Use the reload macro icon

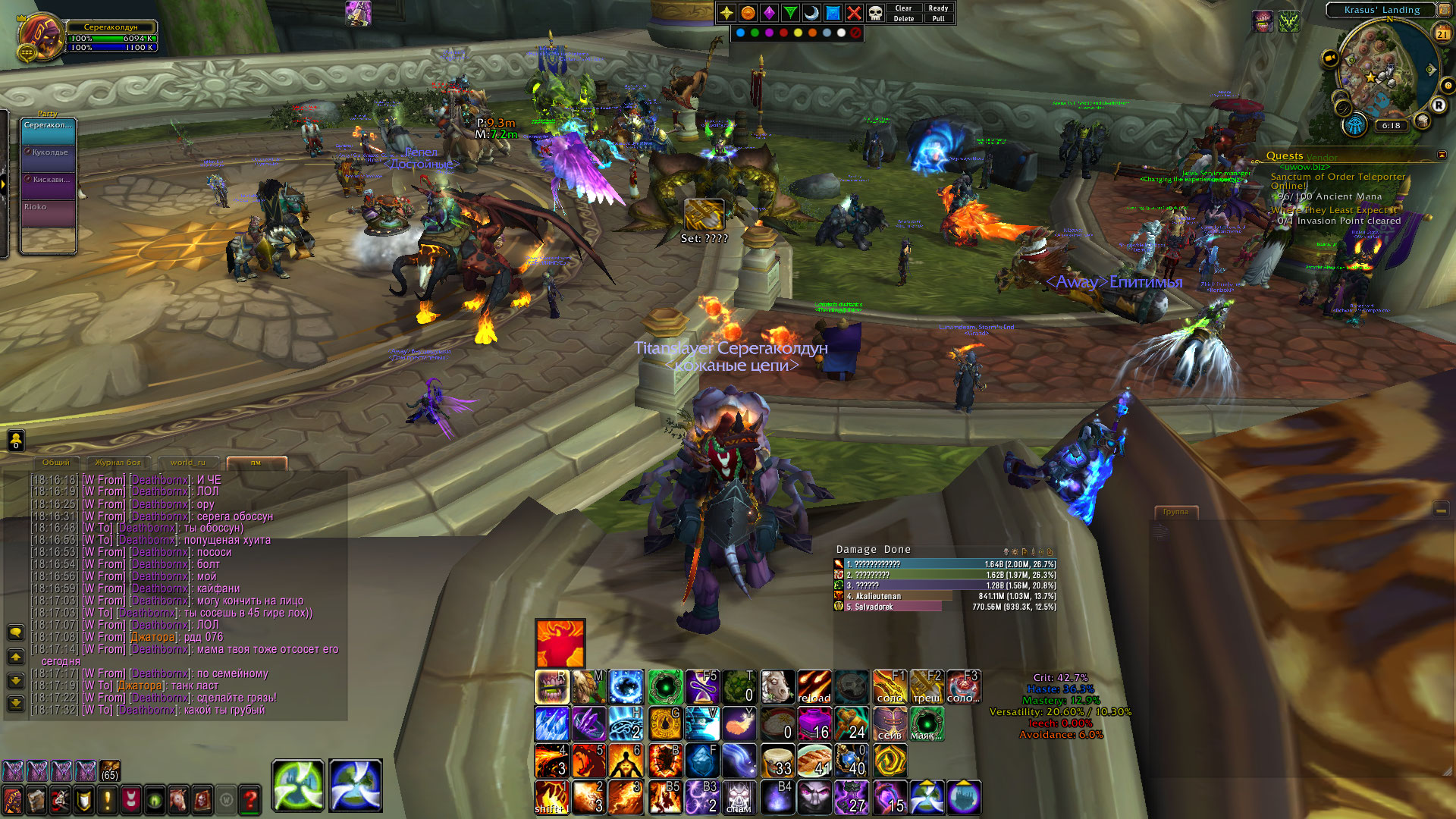point(814,687)
